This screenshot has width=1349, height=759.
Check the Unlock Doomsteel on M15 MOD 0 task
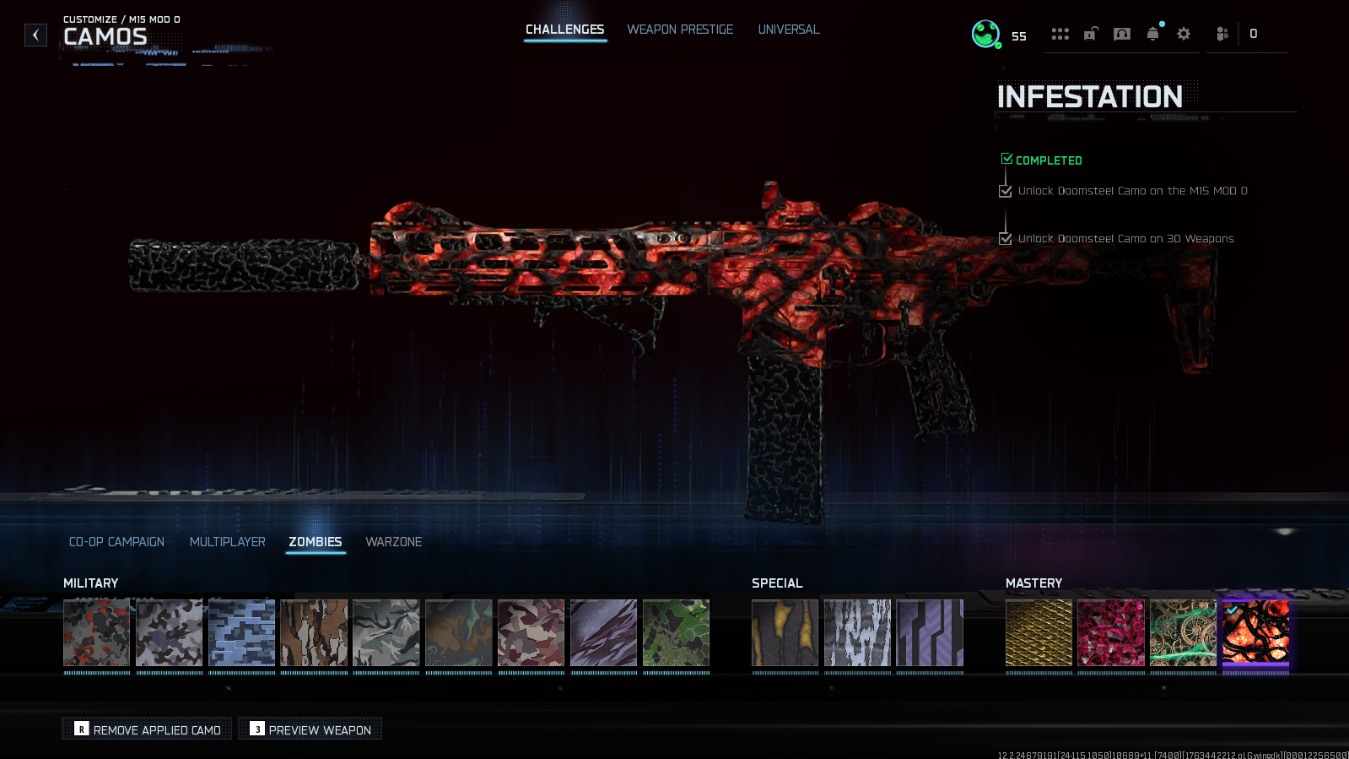[1005, 191]
